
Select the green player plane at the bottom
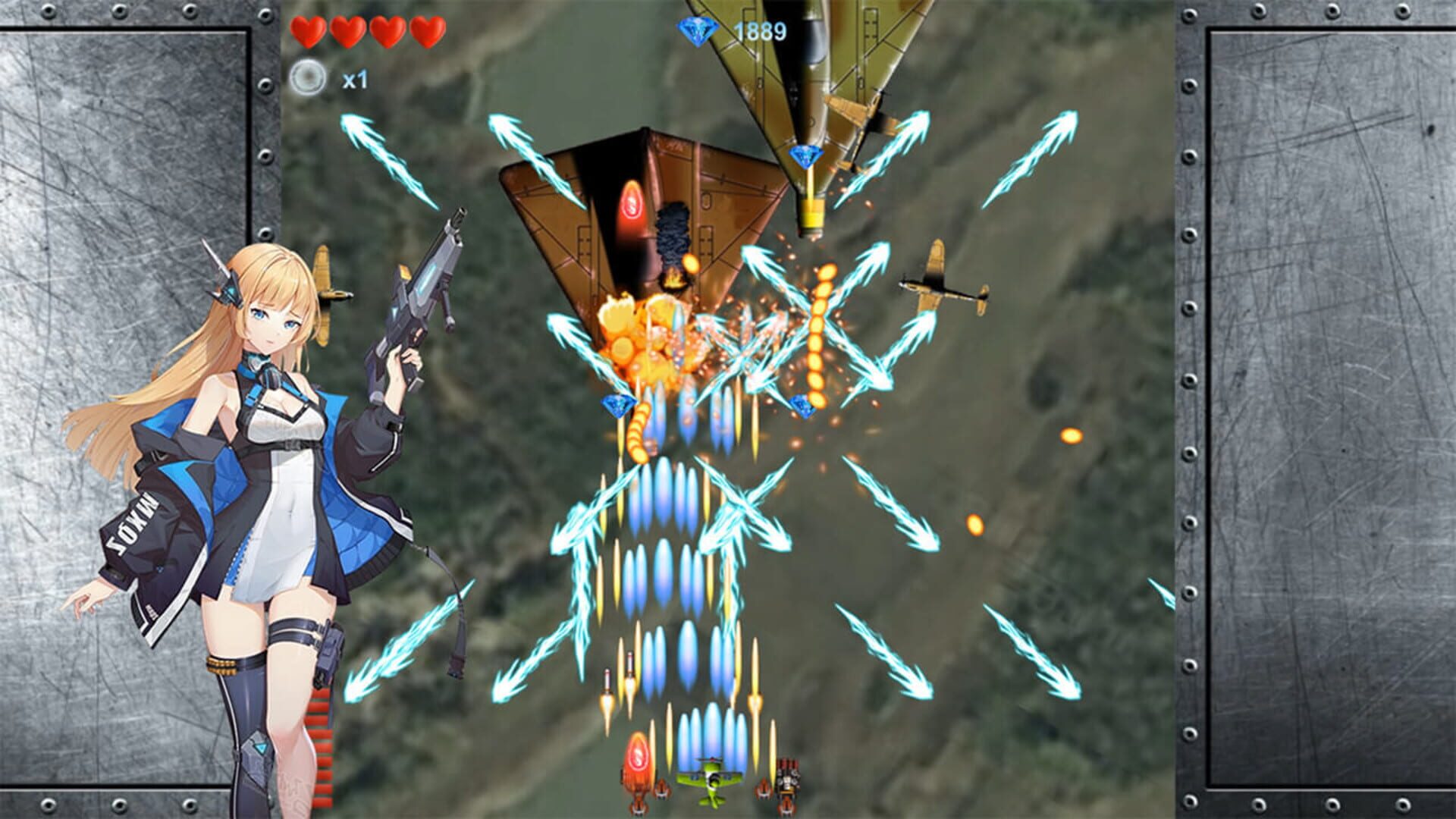click(x=709, y=780)
